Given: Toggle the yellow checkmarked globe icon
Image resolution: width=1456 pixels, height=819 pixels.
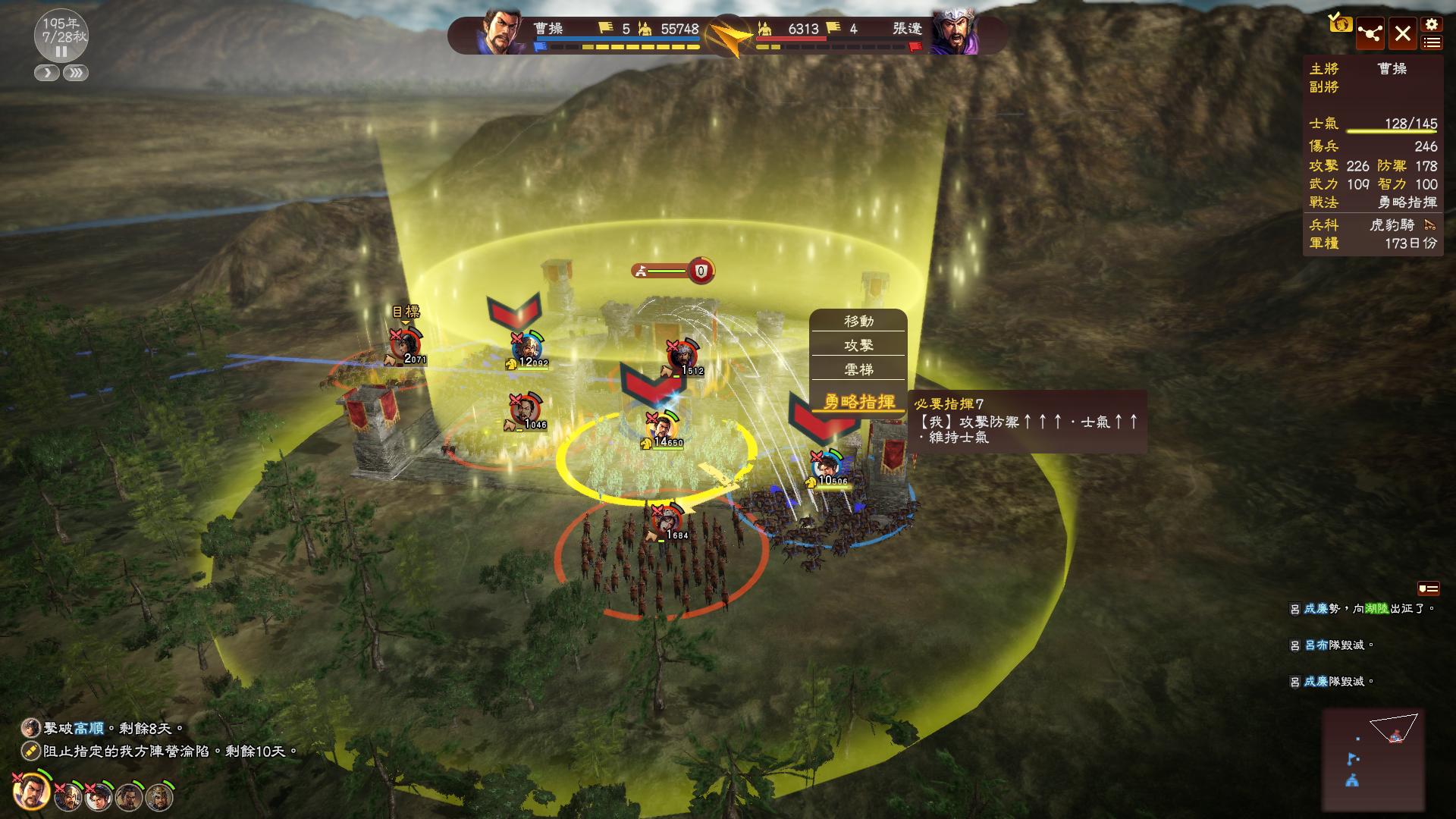Looking at the screenshot, I should click(1340, 24).
